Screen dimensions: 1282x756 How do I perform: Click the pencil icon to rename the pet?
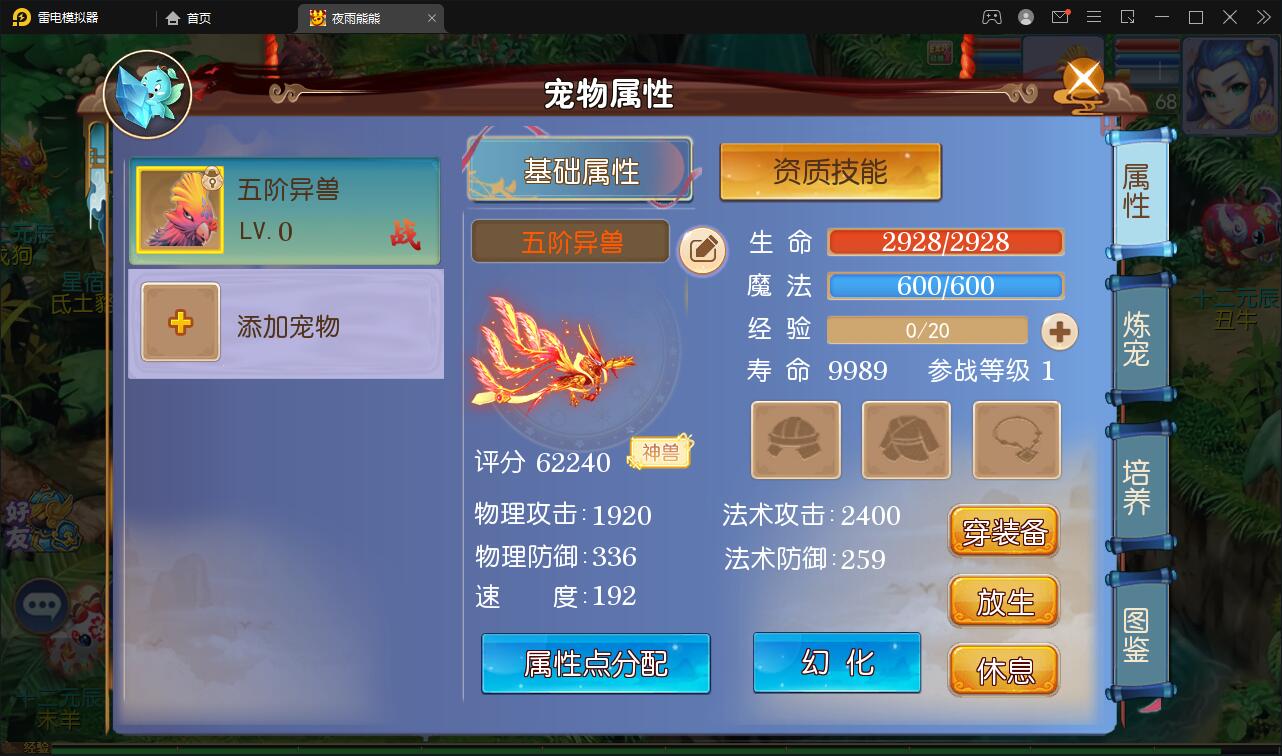click(703, 251)
